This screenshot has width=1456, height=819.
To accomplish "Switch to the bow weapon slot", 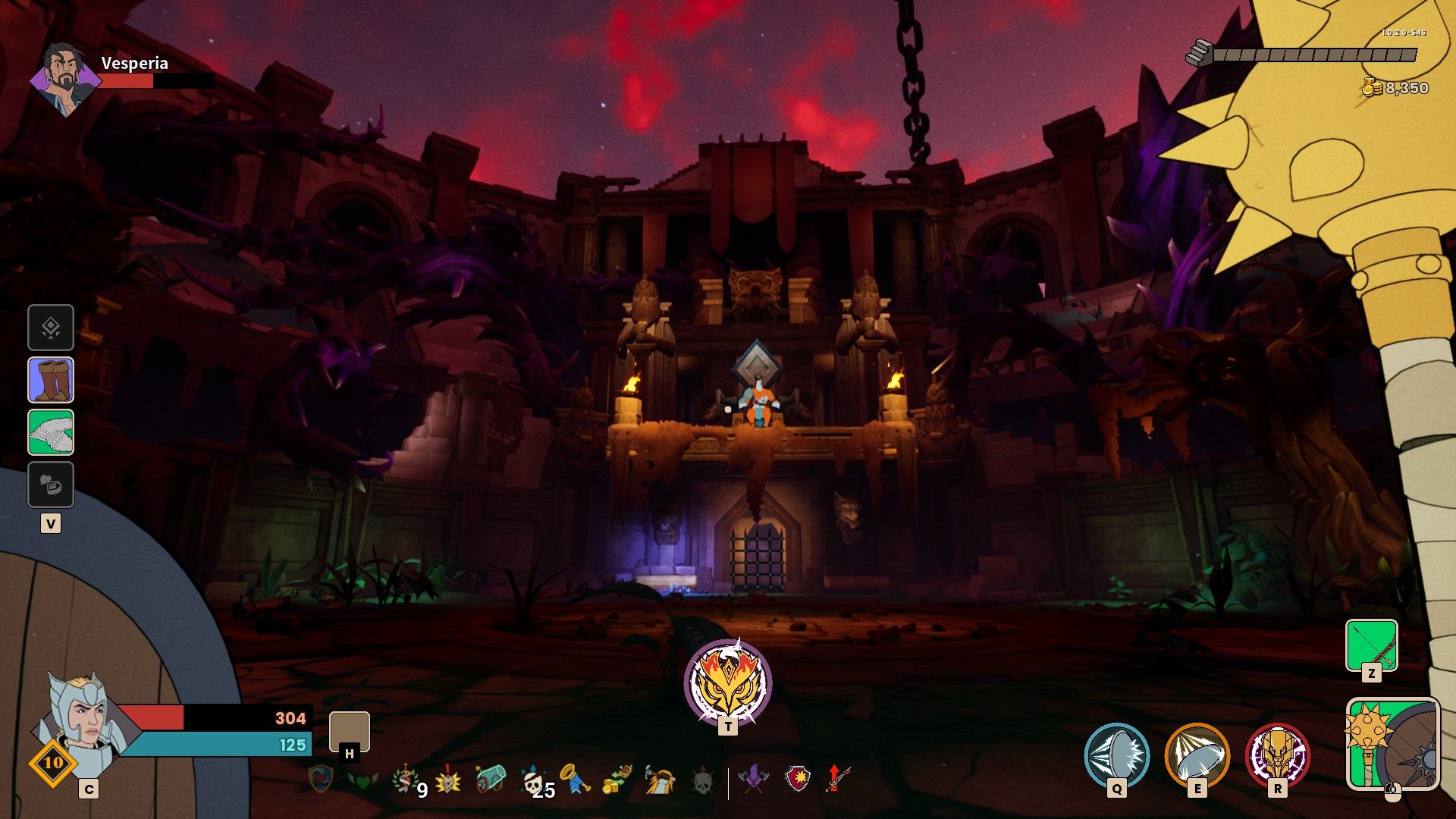I will pyautogui.click(x=1371, y=645).
